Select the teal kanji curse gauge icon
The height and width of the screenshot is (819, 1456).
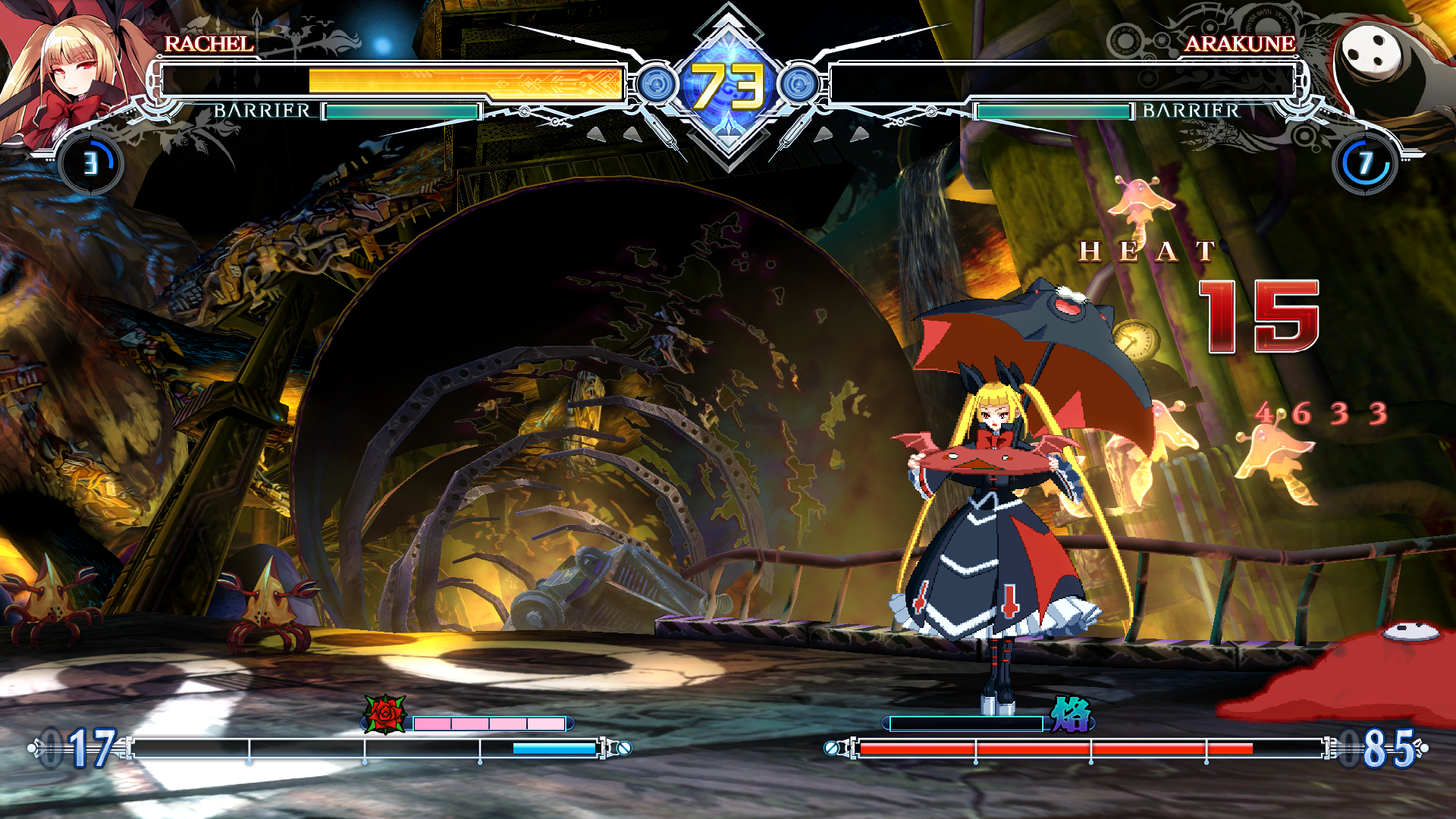pyautogui.click(x=1070, y=715)
